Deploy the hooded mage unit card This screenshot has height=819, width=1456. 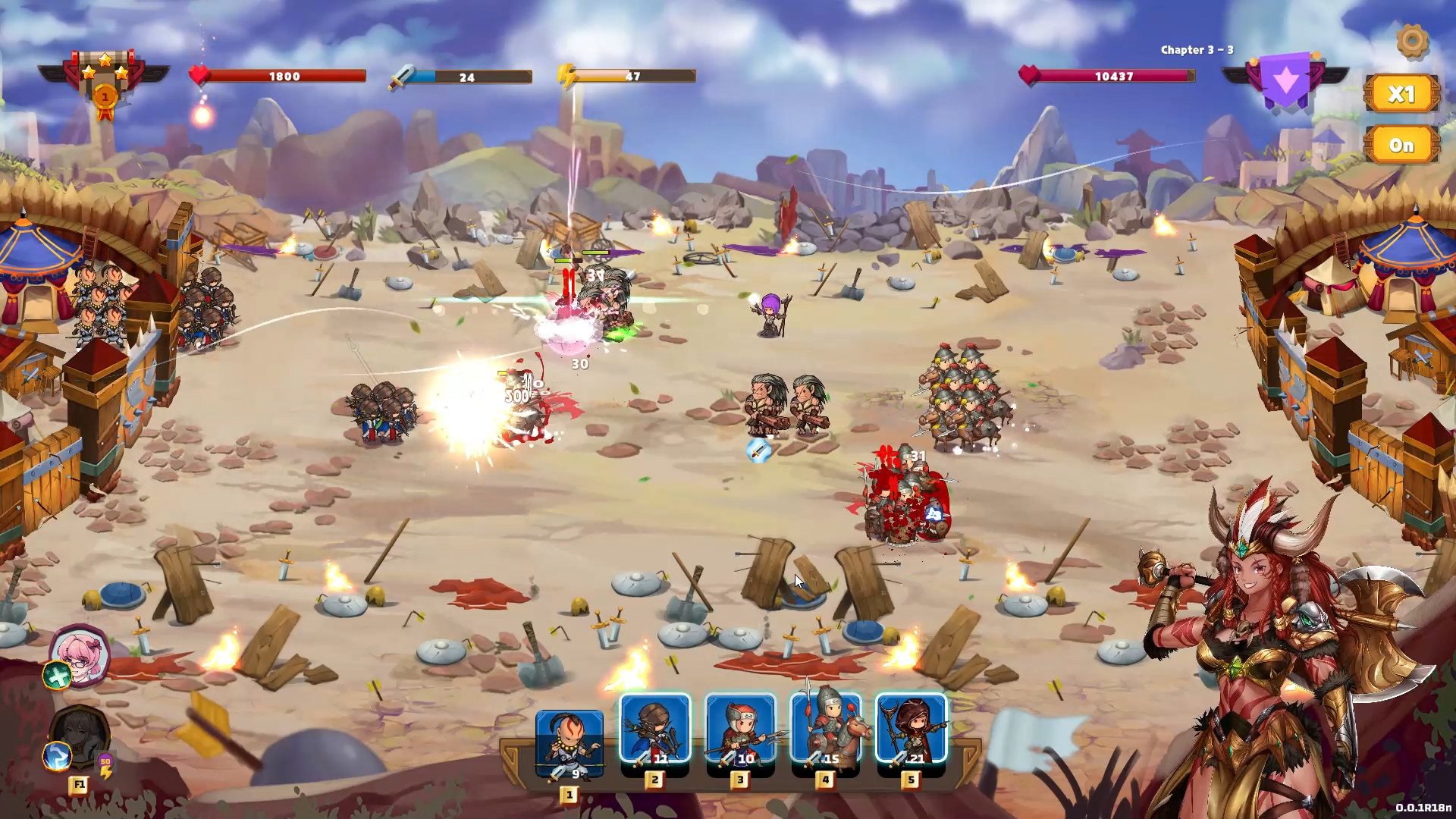912,730
